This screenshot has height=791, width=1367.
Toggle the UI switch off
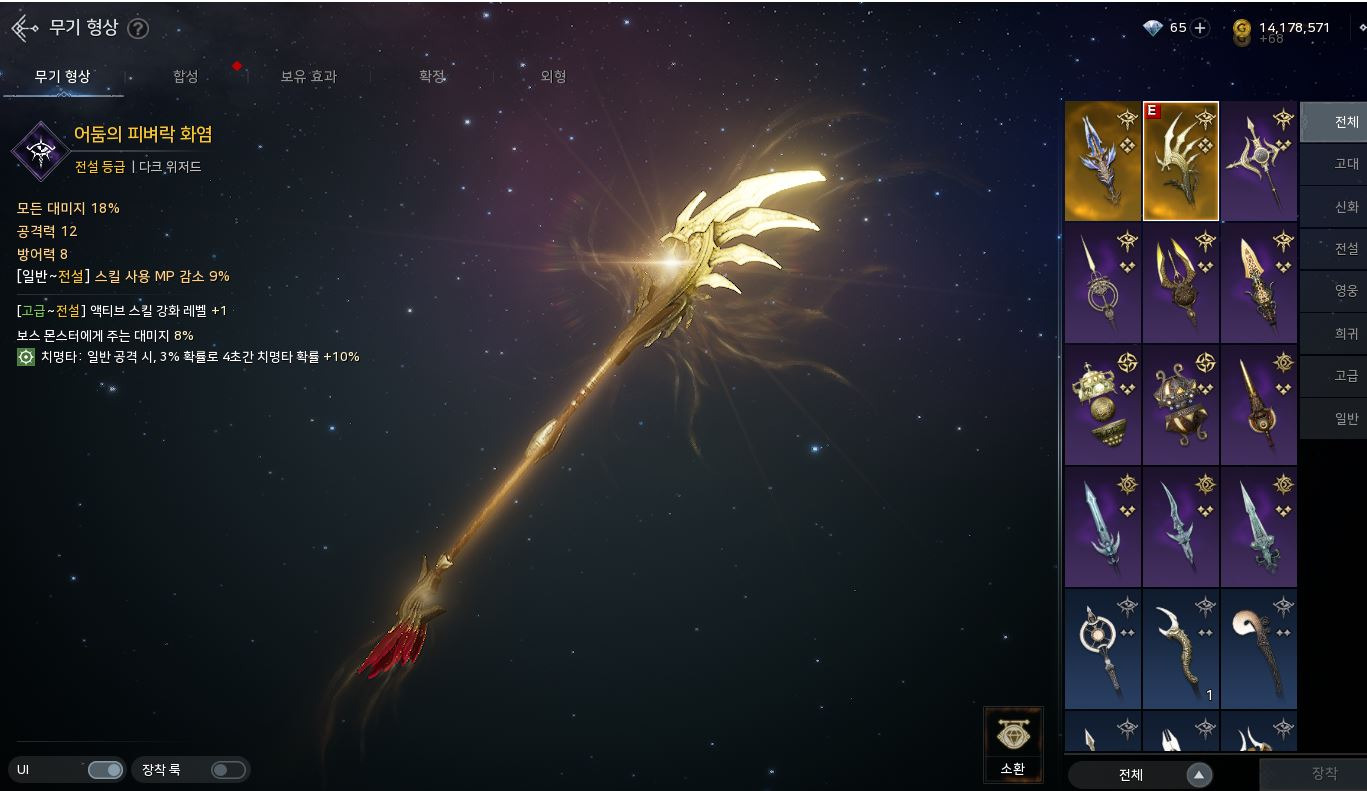tap(105, 770)
